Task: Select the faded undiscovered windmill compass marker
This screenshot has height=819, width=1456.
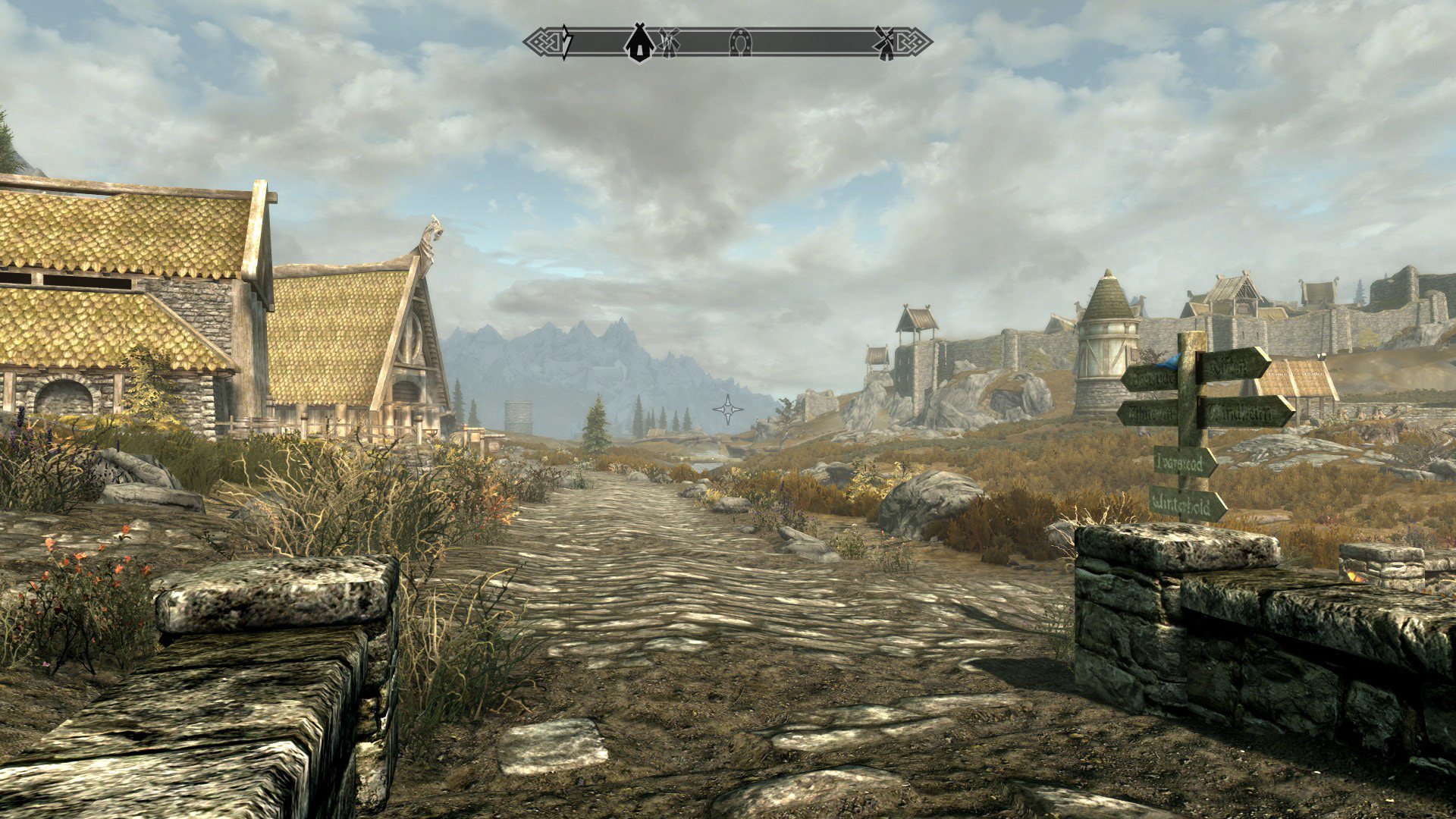Action: click(667, 42)
